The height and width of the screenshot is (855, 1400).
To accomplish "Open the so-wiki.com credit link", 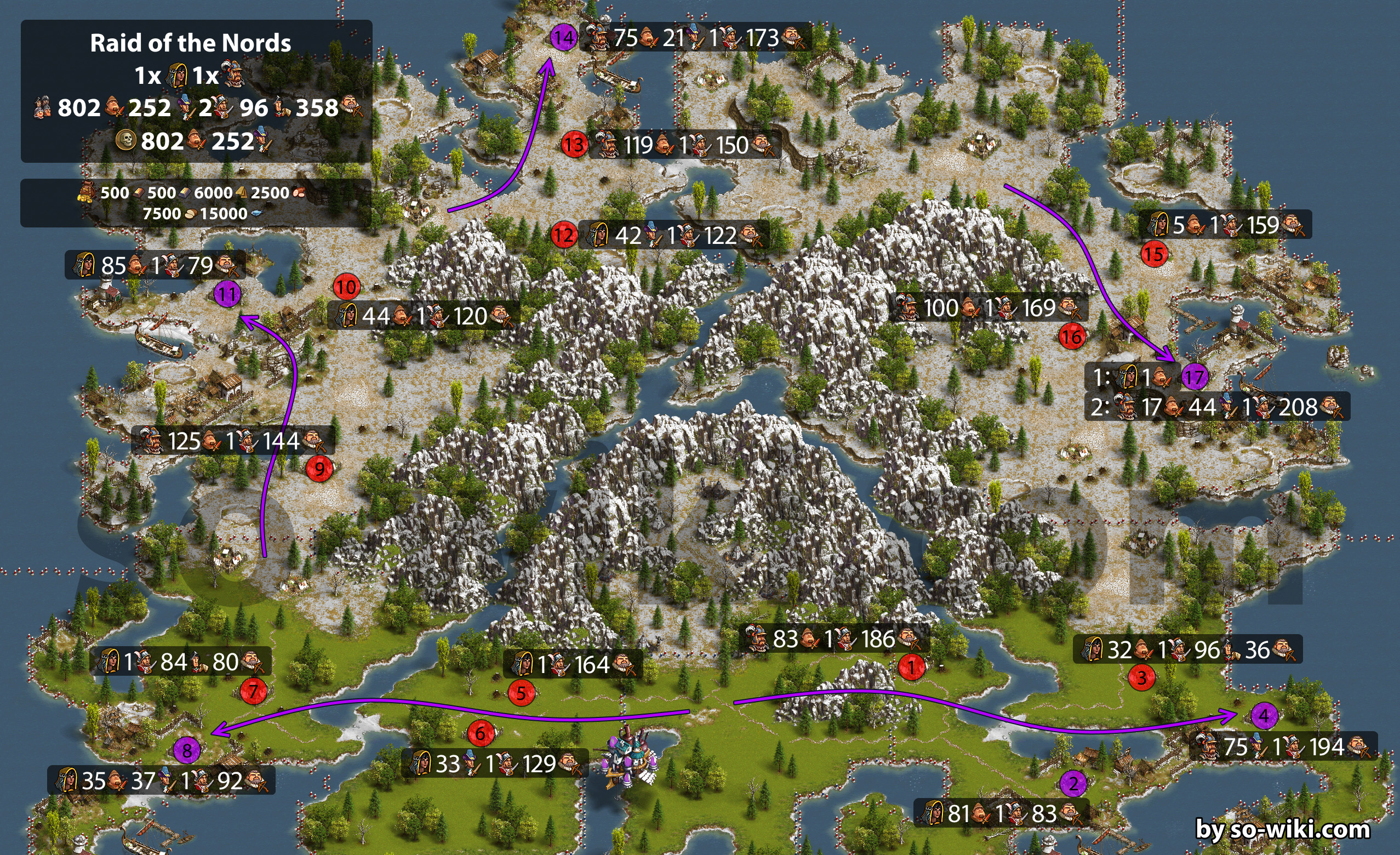I will click(x=1282, y=829).
